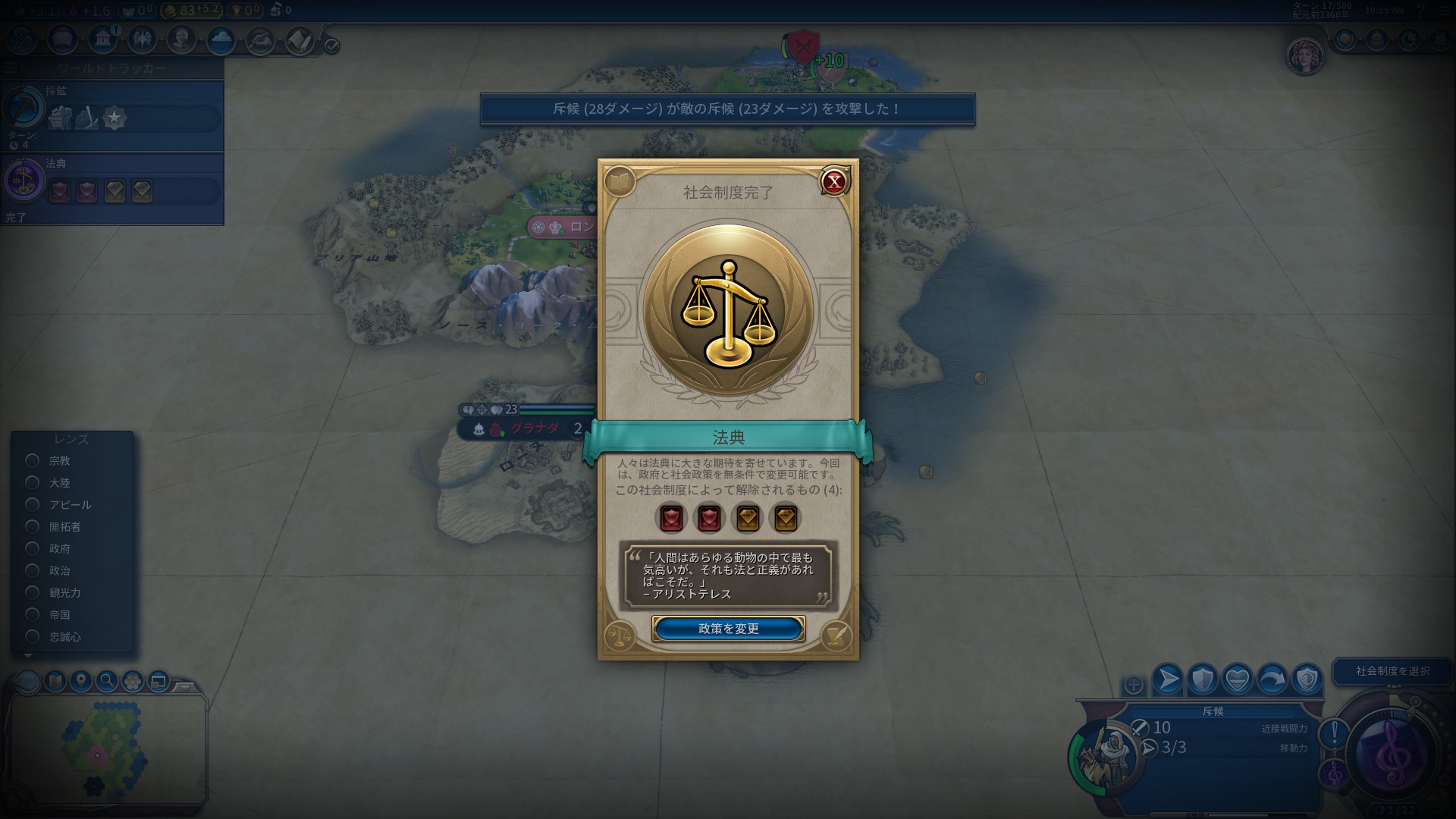
Task: Open the technology tree atom icon
Action: [21, 39]
